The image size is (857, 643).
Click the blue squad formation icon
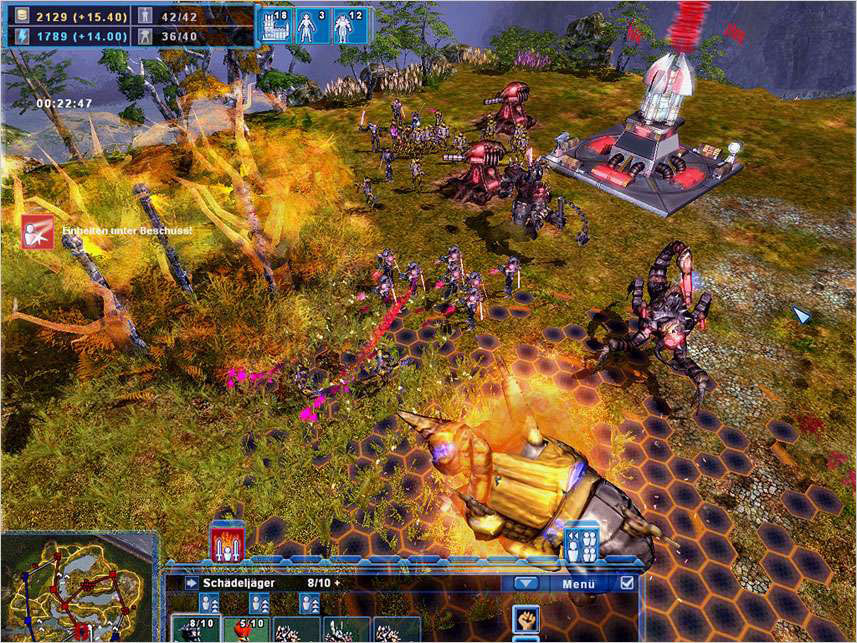coord(582,541)
